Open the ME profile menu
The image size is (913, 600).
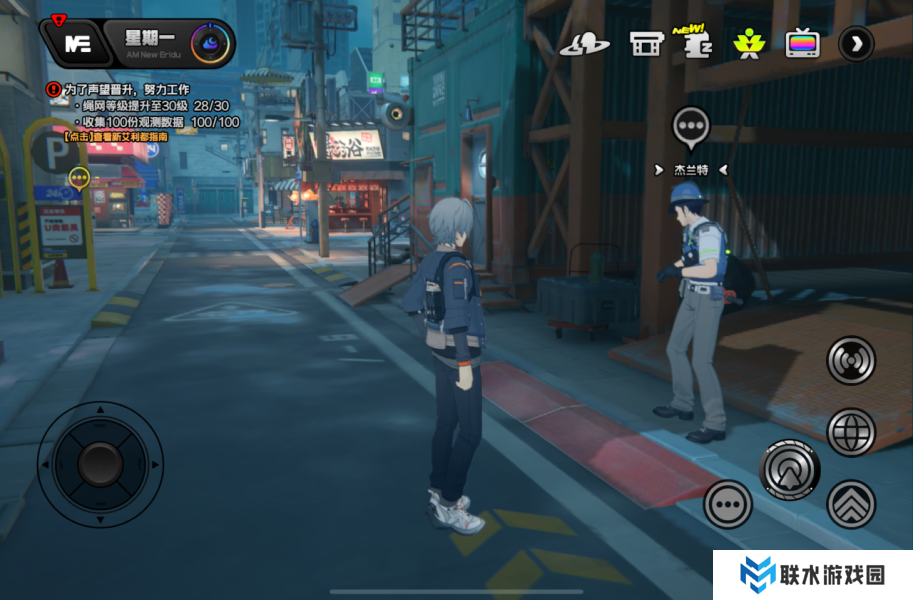click(77, 43)
